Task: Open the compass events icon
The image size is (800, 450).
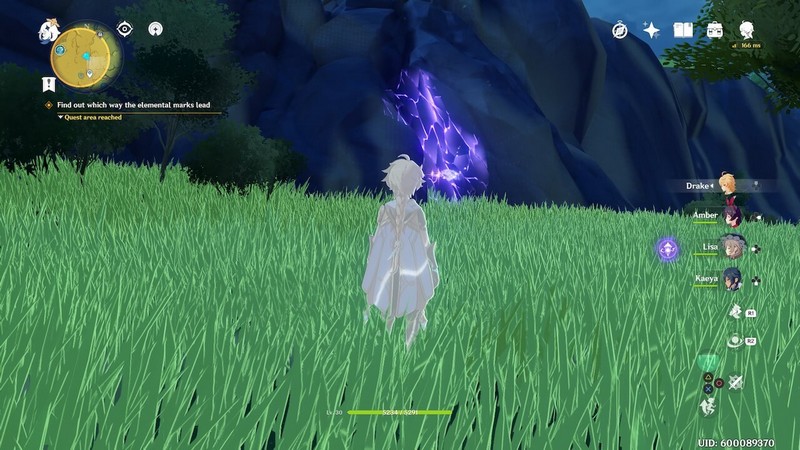Action: point(620,30)
